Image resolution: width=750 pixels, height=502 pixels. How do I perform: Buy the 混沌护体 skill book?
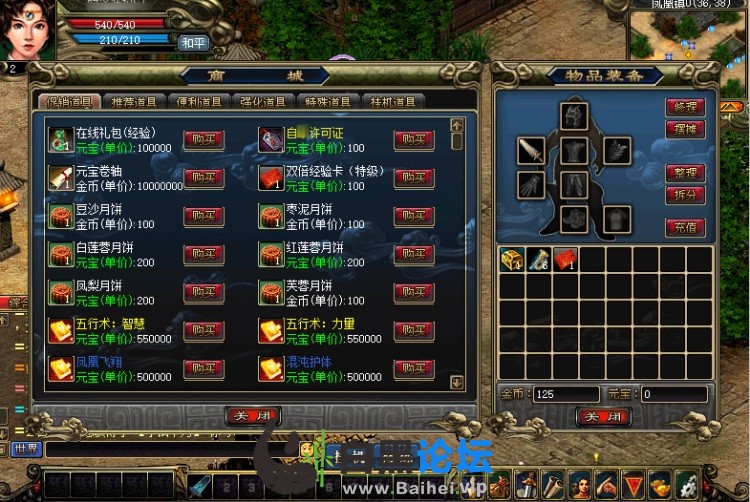pos(413,369)
